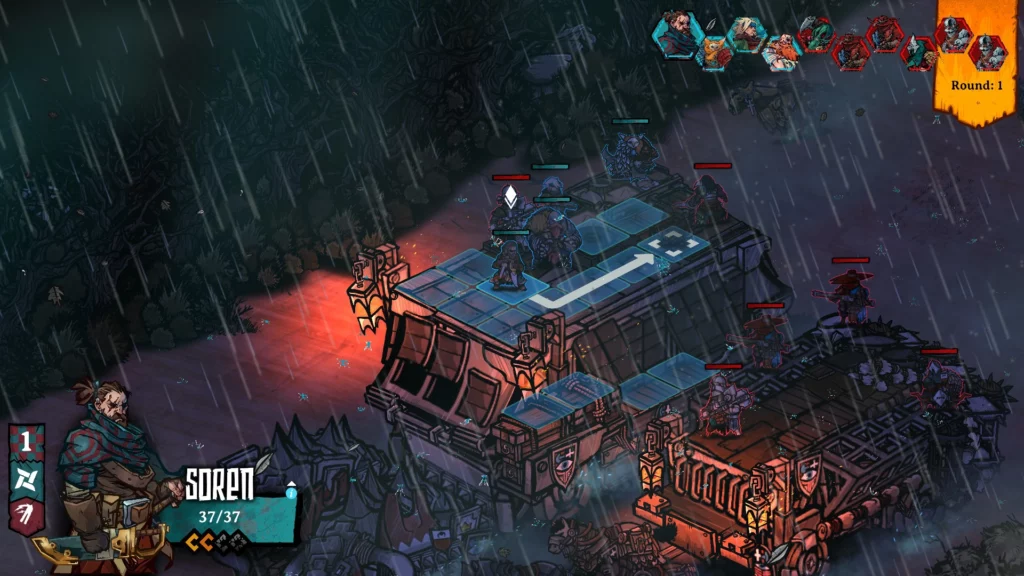
Task: Click the feather icon beside Soren's name
Action: tap(263, 462)
